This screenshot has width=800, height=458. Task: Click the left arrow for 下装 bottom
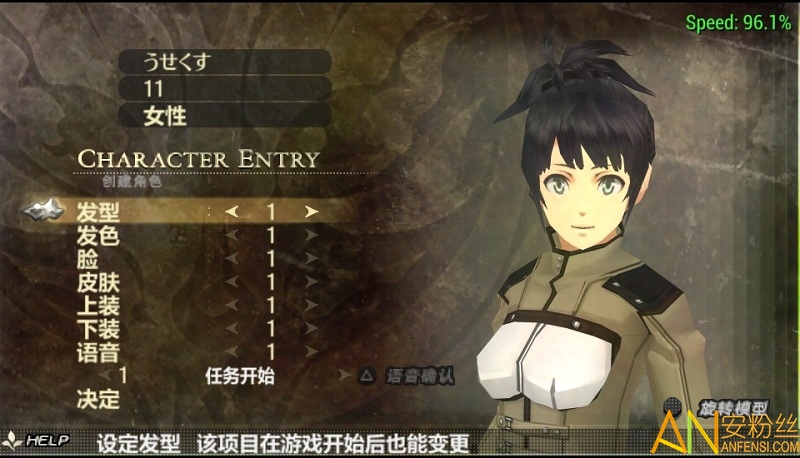pyautogui.click(x=232, y=328)
